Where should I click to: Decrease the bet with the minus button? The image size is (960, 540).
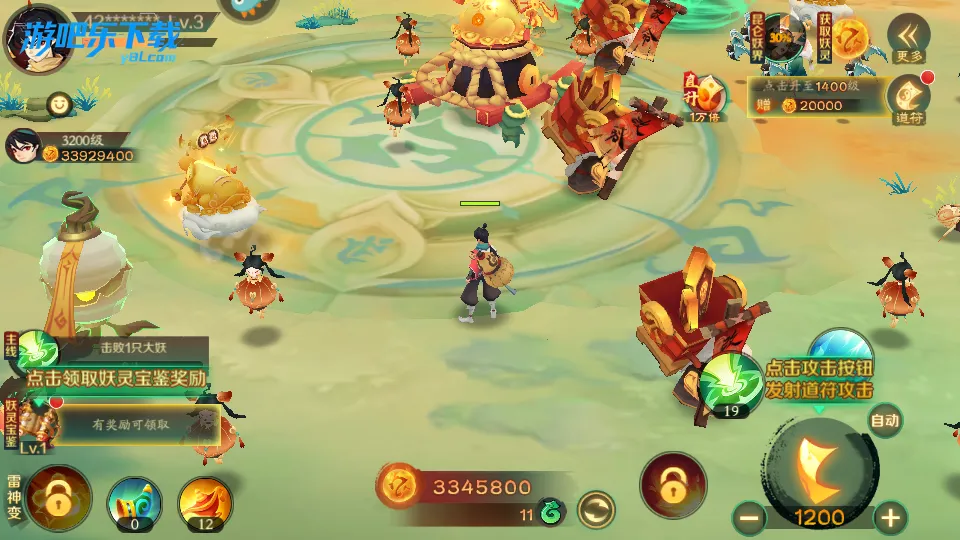(750, 517)
